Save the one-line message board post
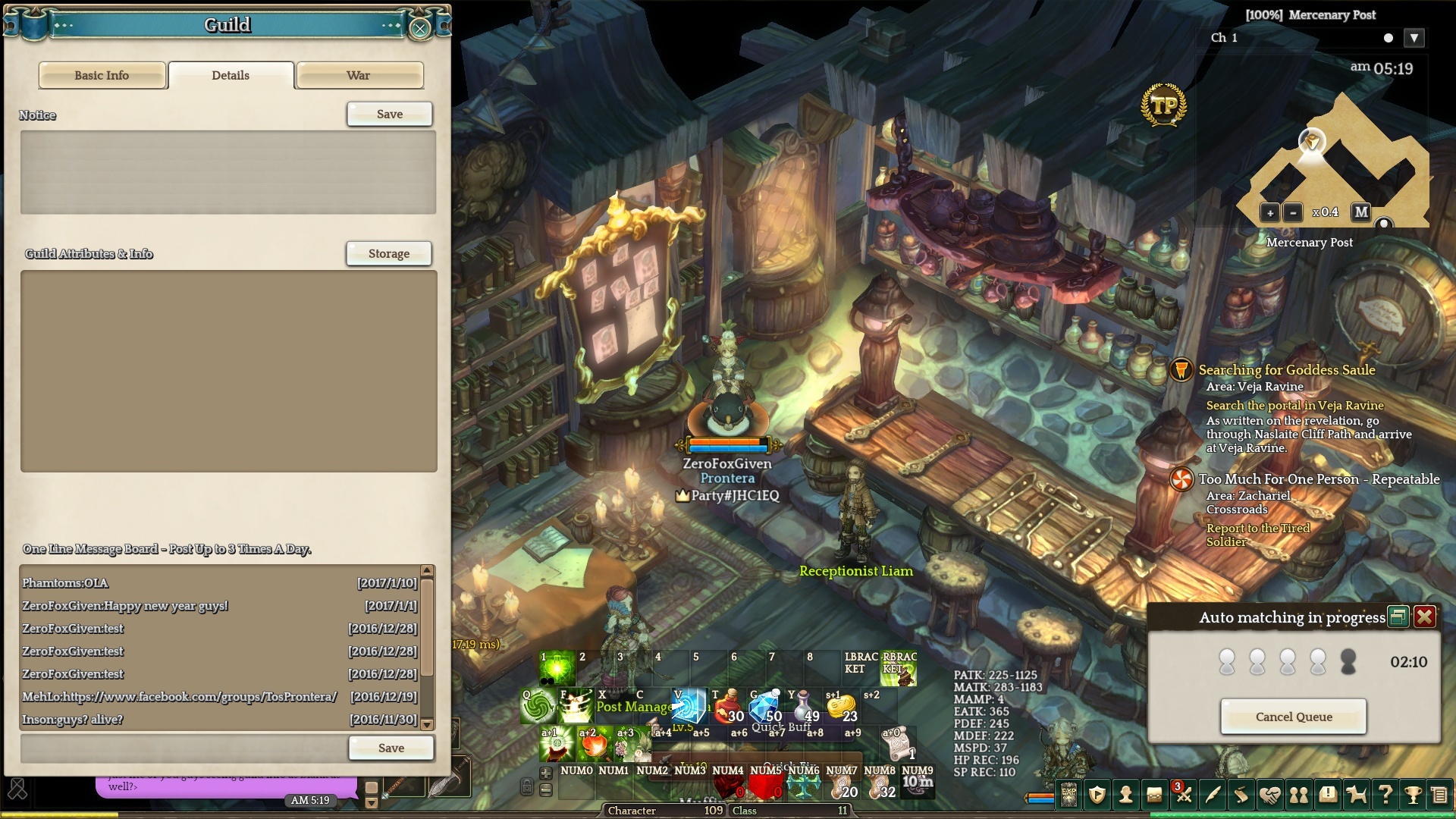 [x=391, y=748]
